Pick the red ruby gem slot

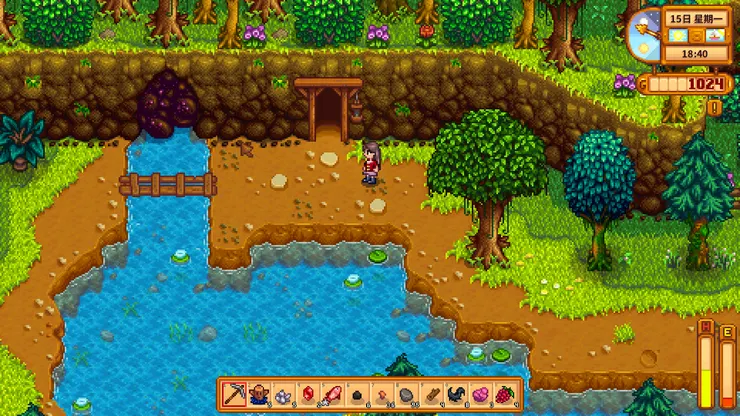307,393
